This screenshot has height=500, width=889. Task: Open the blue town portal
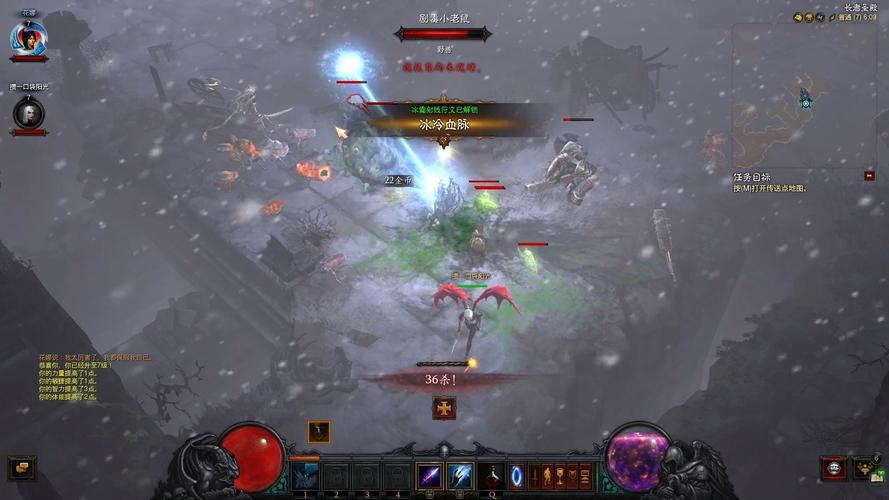pyautogui.click(x=517, y=476)
